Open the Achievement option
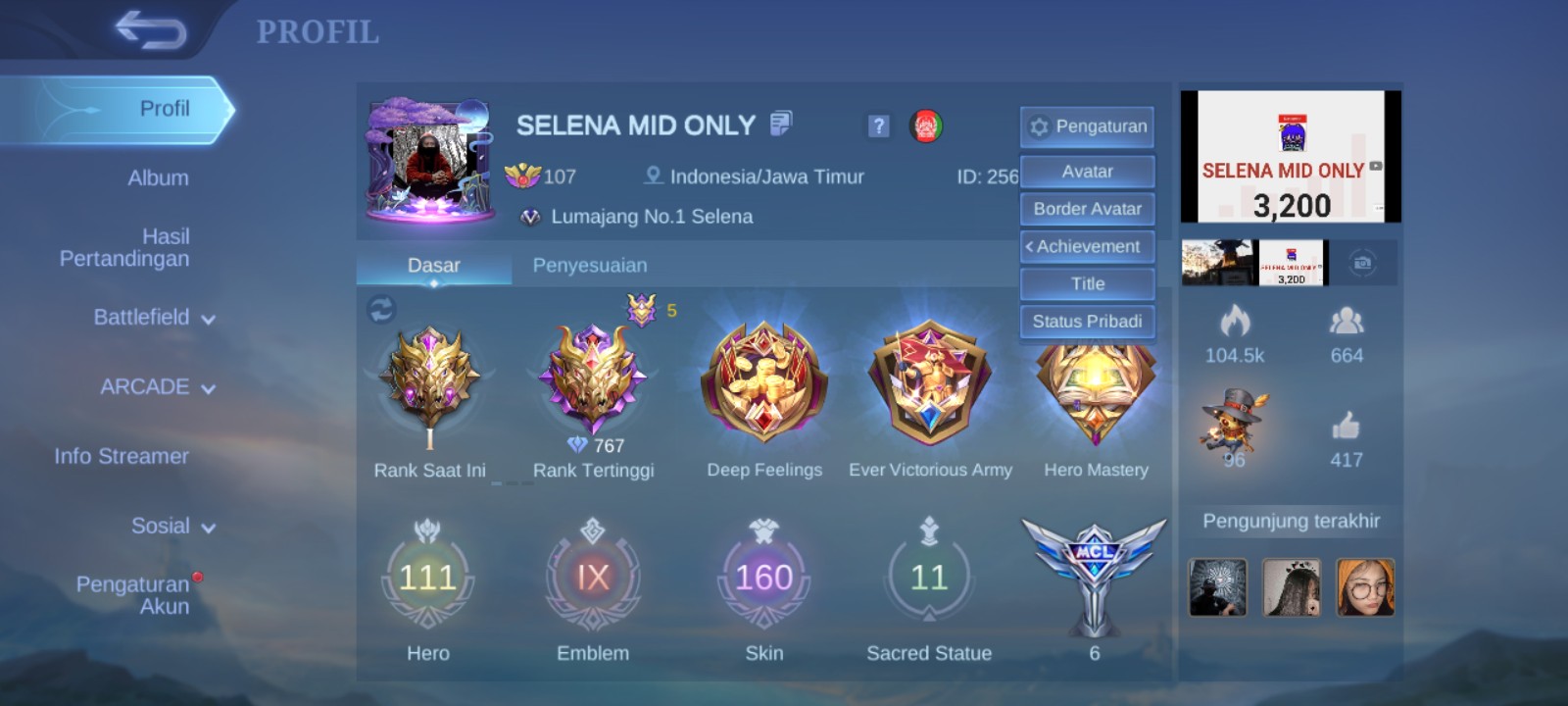 pos(1088,246)
